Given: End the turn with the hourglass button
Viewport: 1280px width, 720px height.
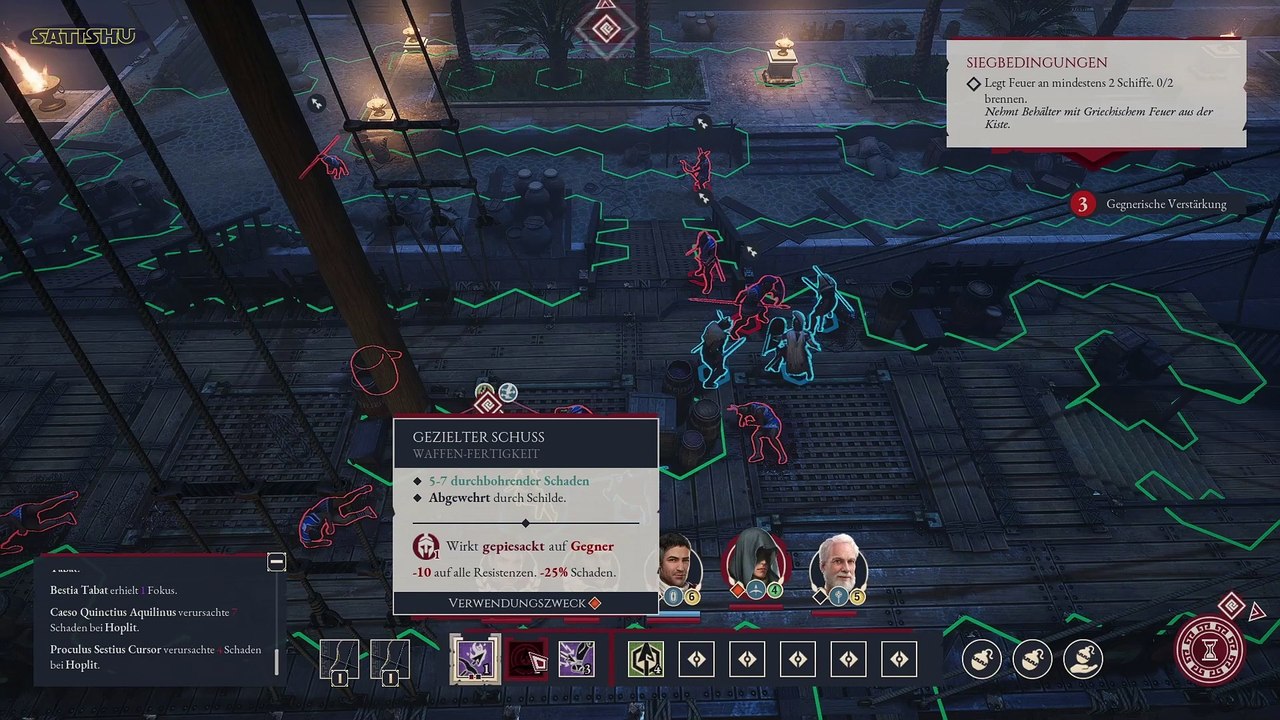Looking at the screenshot, I should point(1211,651).
